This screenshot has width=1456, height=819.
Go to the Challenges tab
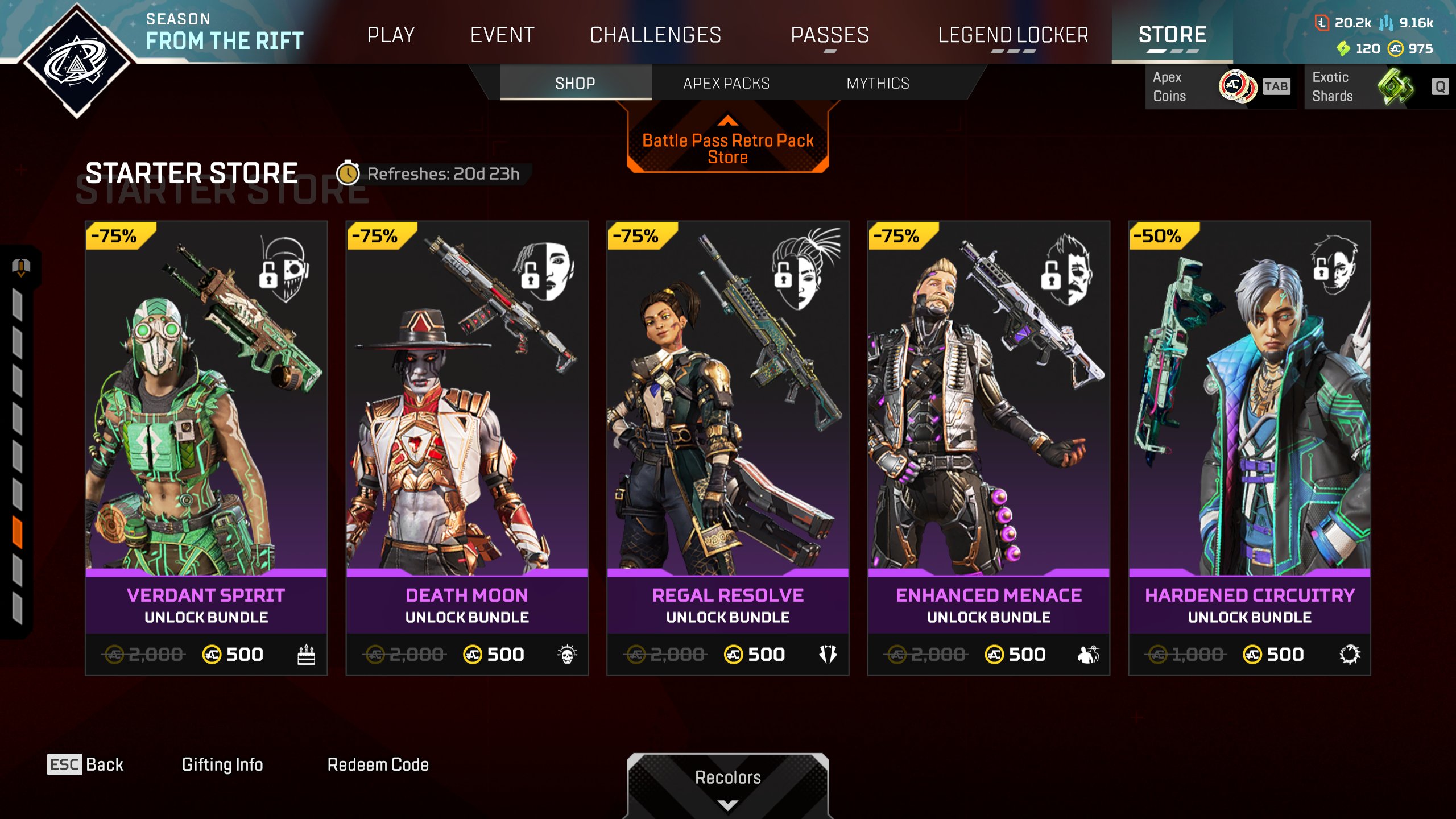point(655,35)
